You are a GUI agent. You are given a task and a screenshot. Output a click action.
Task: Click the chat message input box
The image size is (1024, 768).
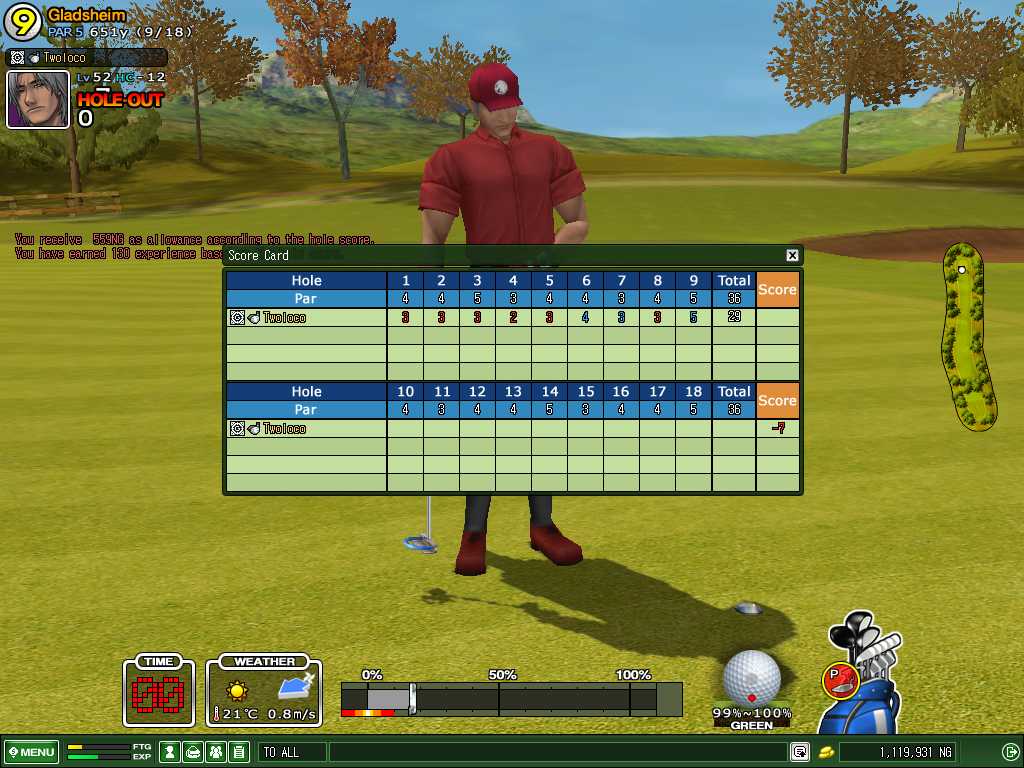coord(555,752)
